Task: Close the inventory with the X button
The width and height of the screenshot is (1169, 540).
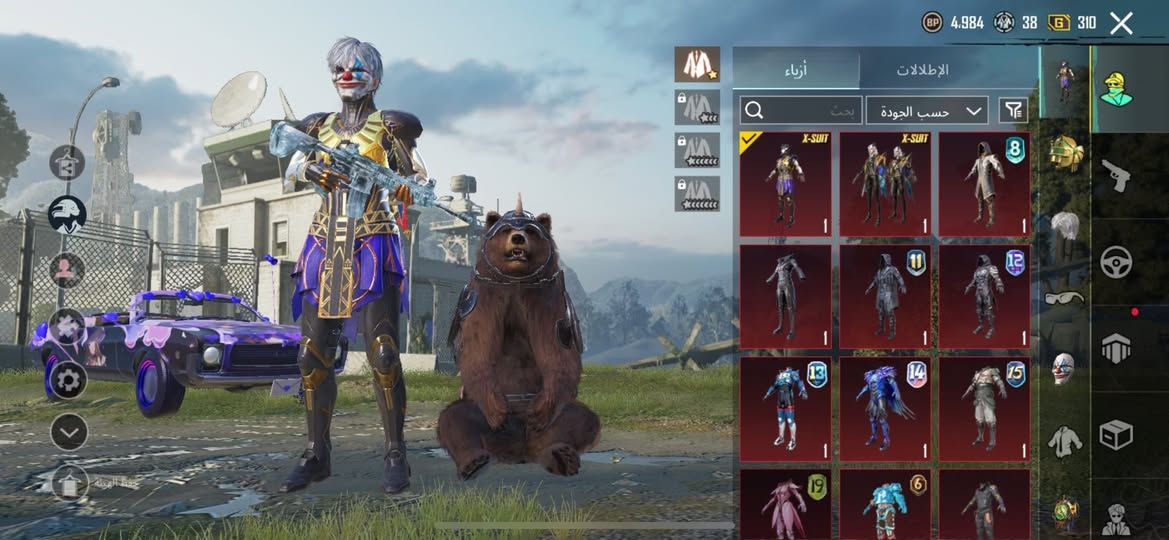Action: (1121, 23)
